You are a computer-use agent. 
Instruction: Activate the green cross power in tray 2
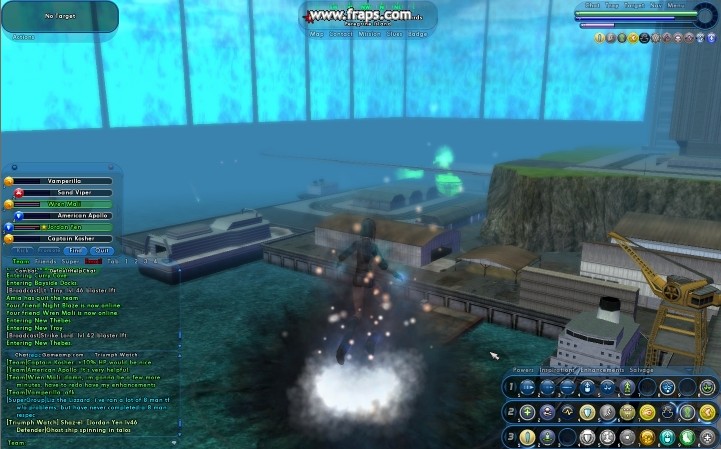528,412
